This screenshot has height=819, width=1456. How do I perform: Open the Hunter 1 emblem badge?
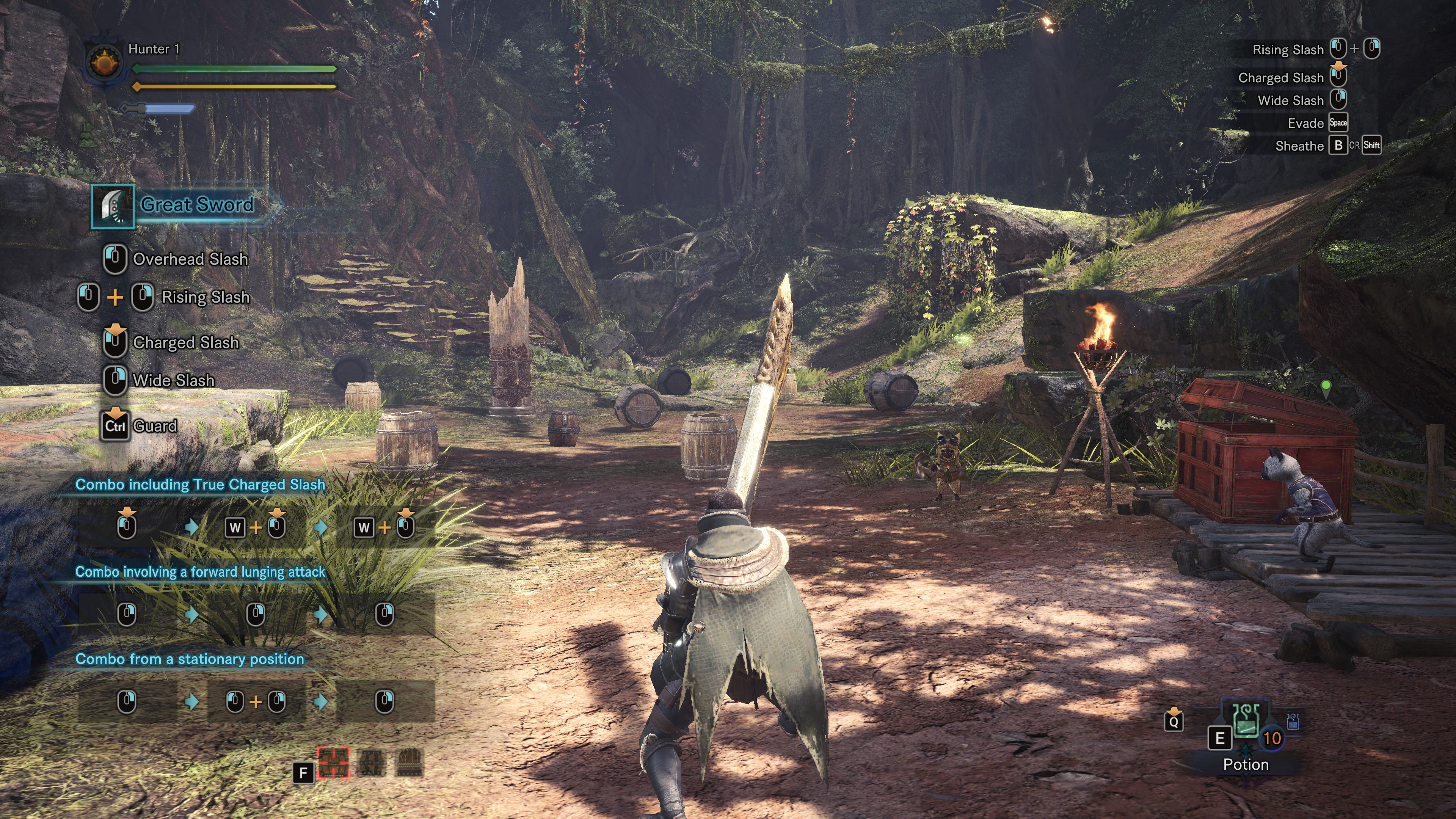click(105, 63)
